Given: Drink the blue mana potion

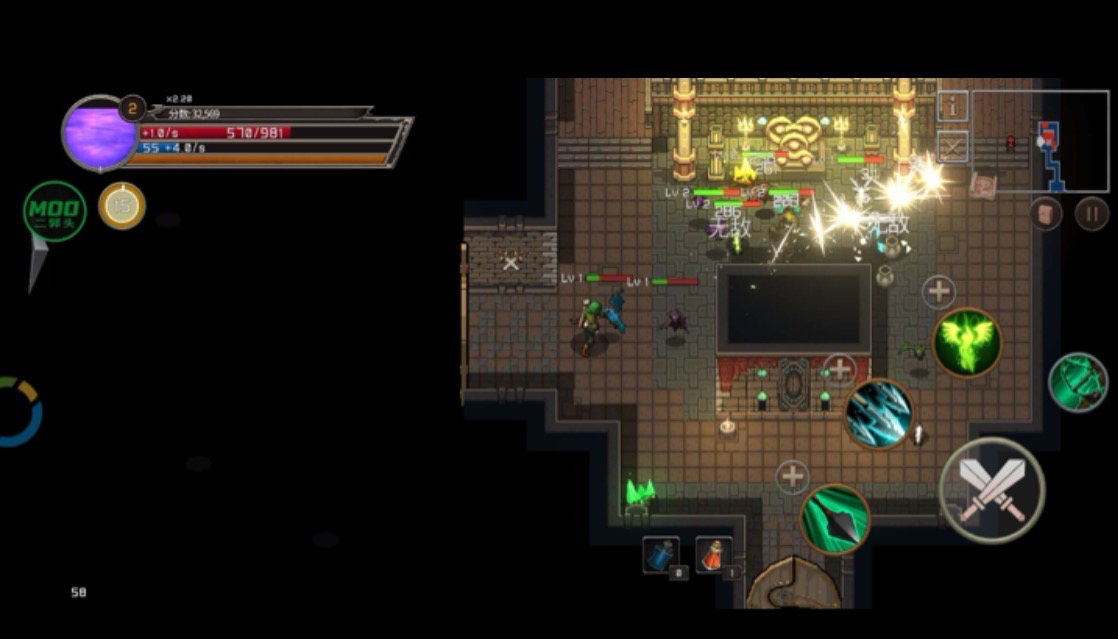Looking at the screenshot, I should [x=661, y=556].
